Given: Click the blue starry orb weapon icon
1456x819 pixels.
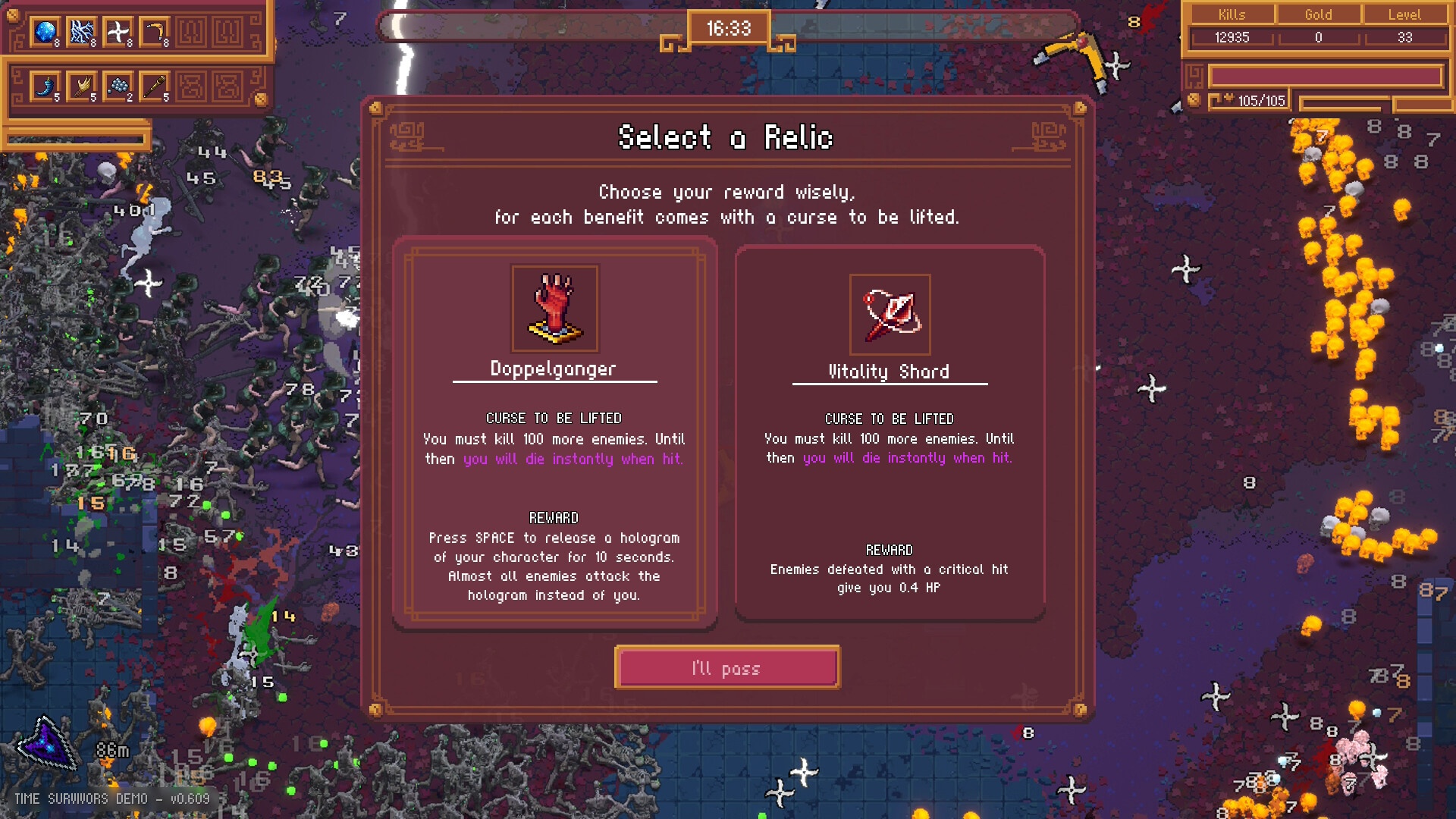Looking at the screenshot, I should click(45, 33).
